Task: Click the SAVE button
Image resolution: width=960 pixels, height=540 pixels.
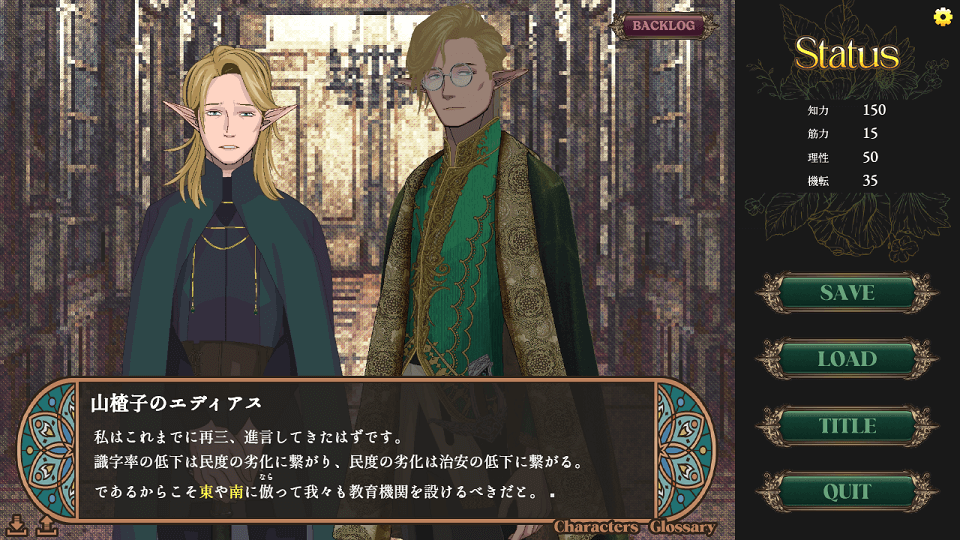Action: coord(847,293)
